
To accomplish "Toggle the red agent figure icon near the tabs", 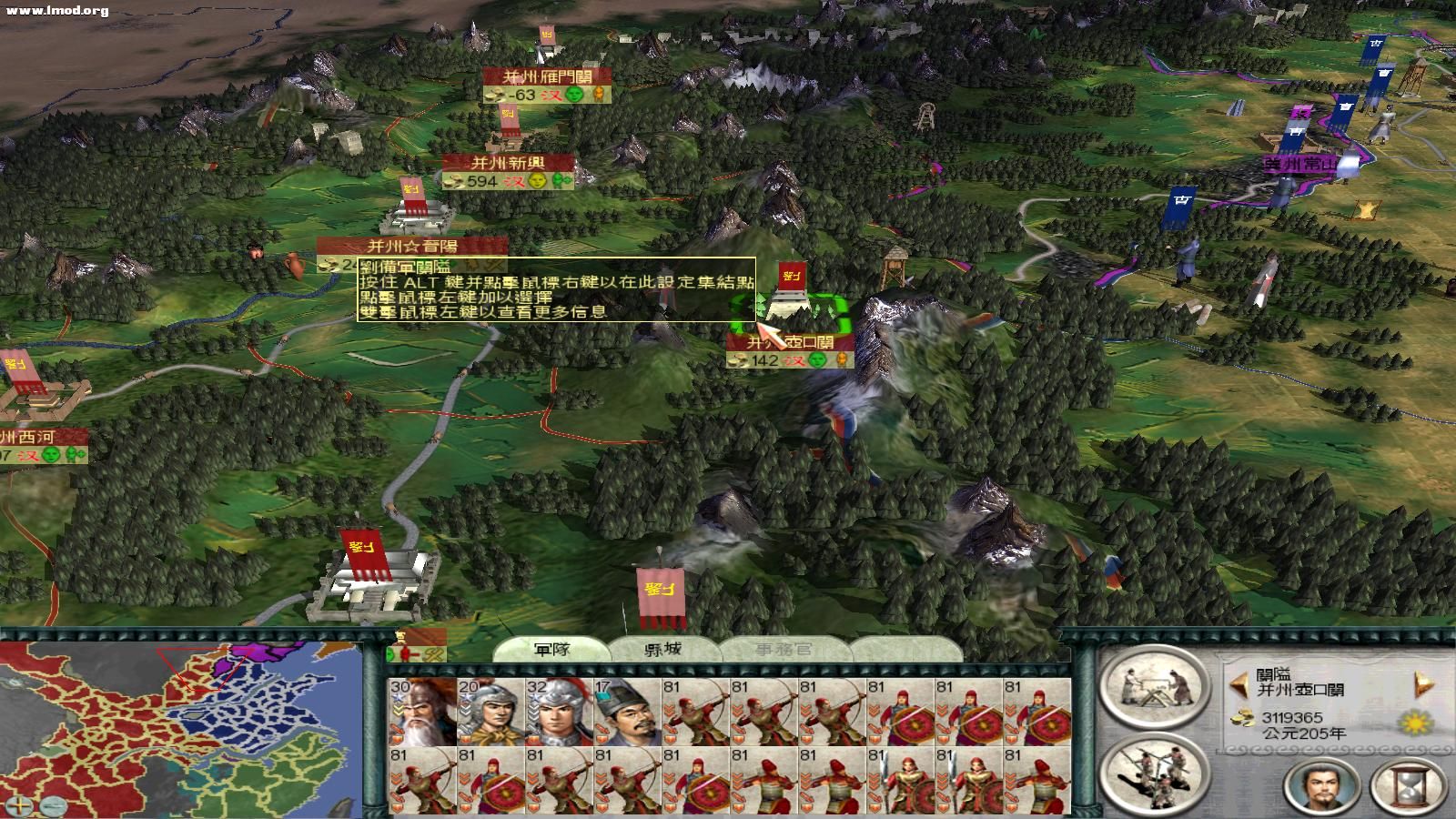I will click(404, 654).
